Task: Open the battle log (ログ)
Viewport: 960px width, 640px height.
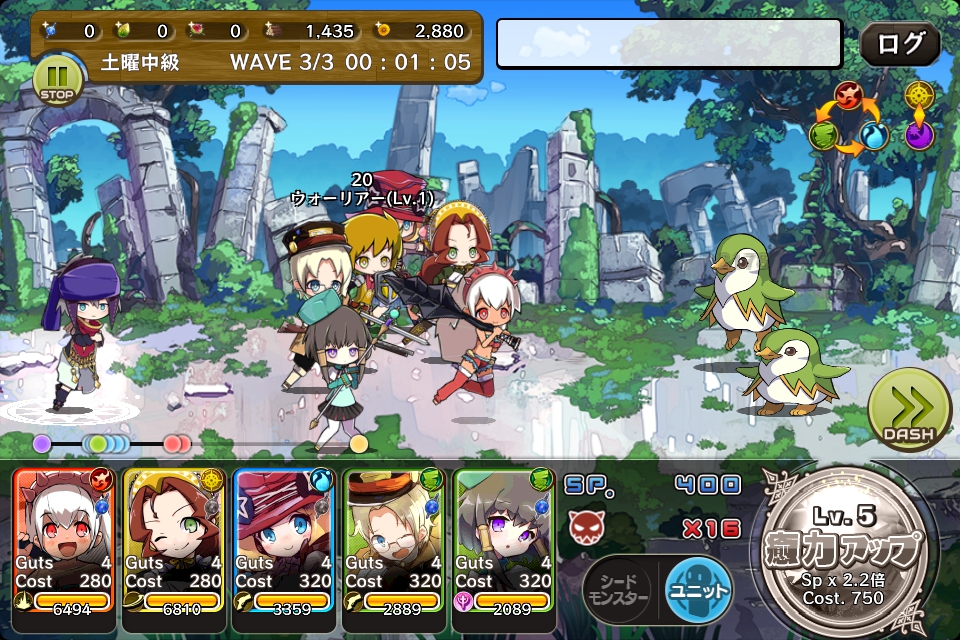Action: [x=900, y=44]
